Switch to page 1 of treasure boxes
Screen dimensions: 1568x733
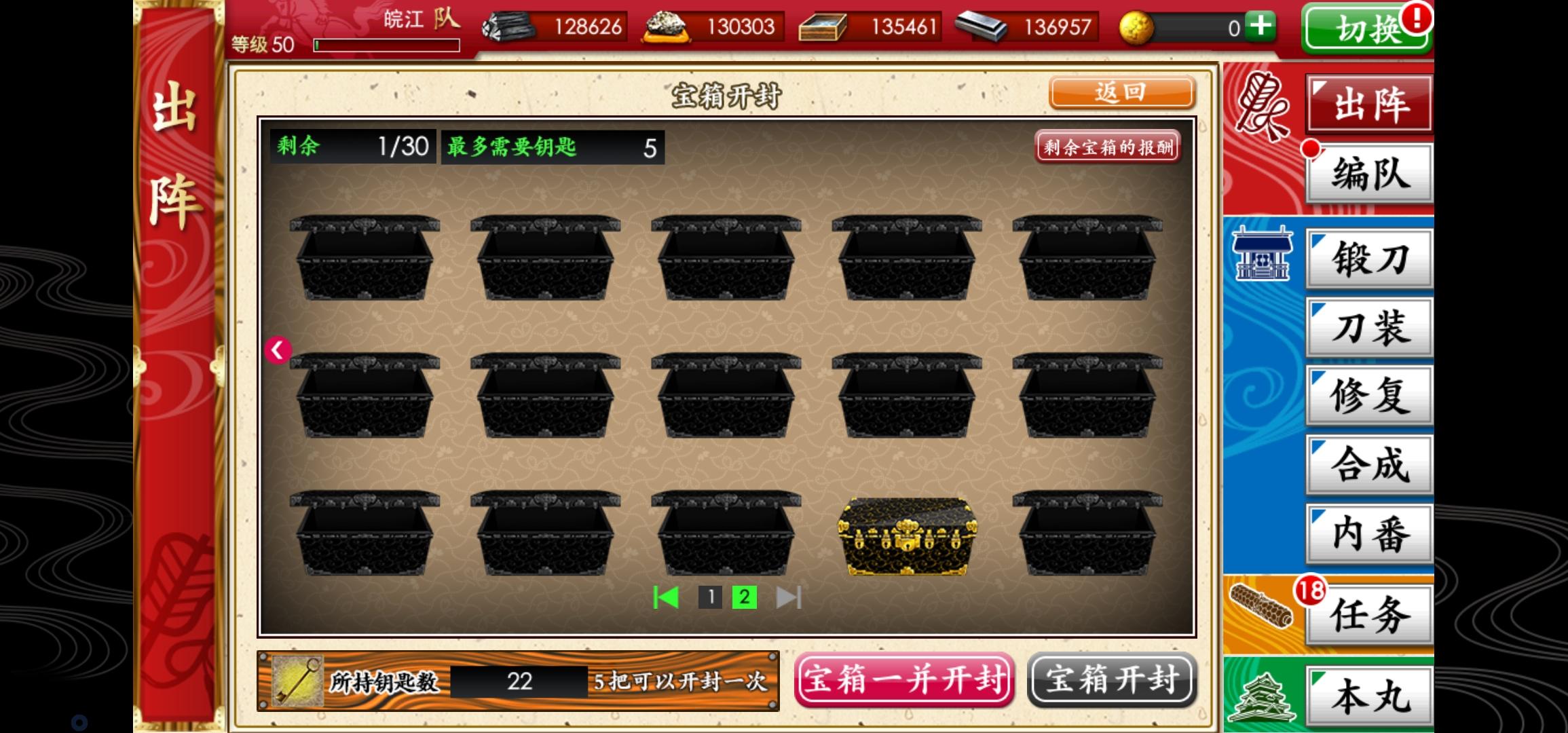pos(711,598)
